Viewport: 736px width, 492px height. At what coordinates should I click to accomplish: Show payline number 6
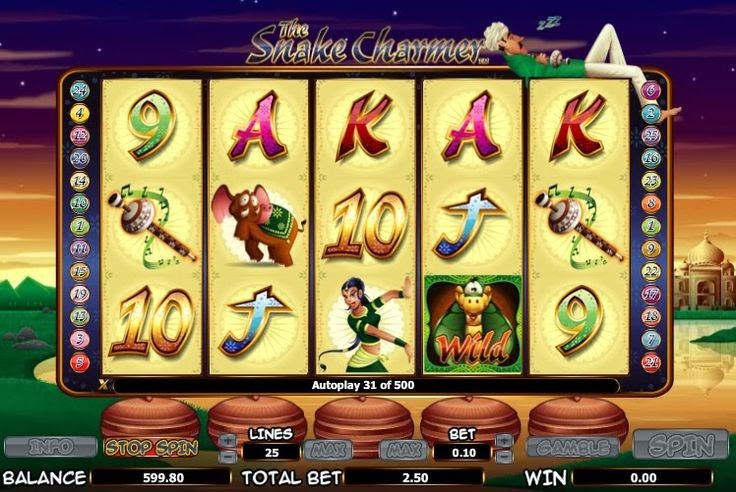(x=651, y=91)
